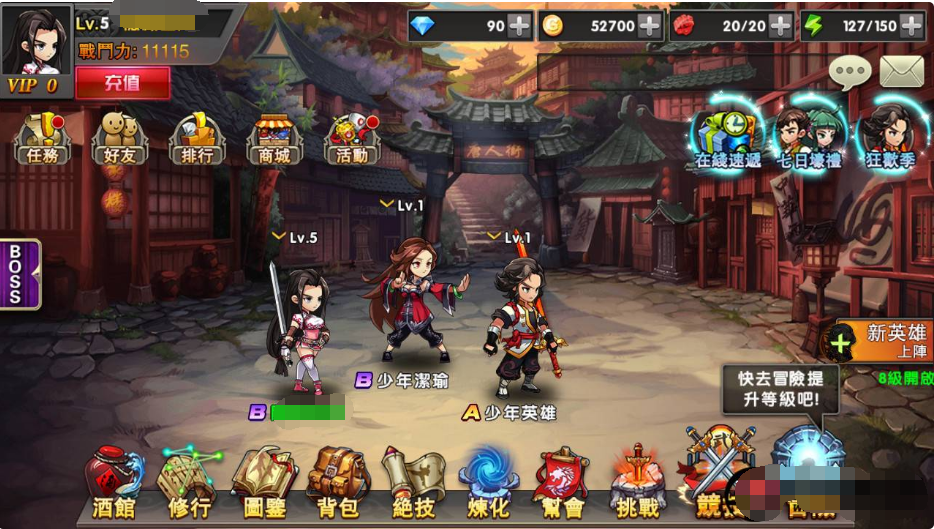This screenshot has width=934, height=529.
Task: Enter the 商城 shop
Action: coord(274,138)
